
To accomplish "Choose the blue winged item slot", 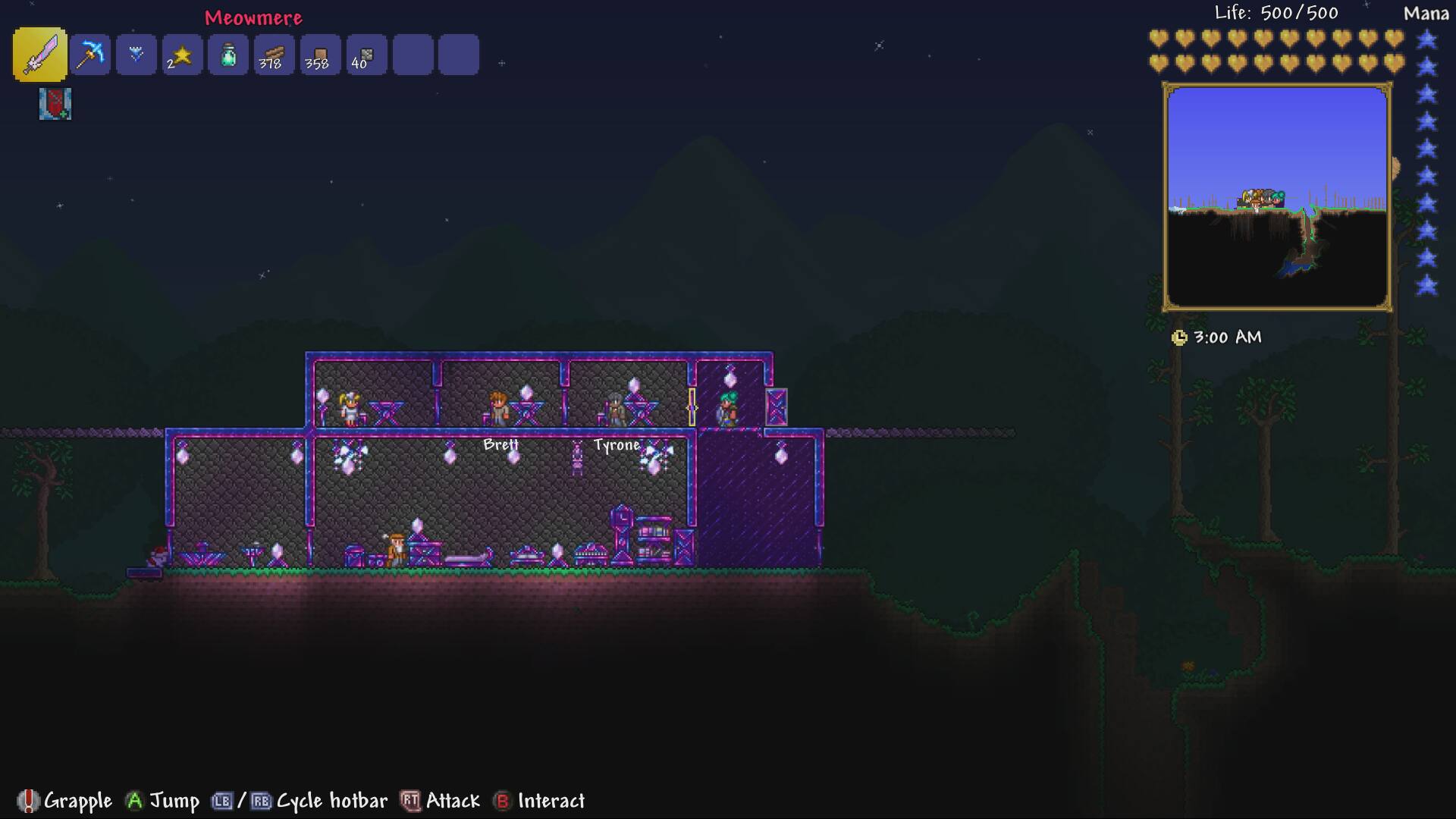I will click(136, 55).
